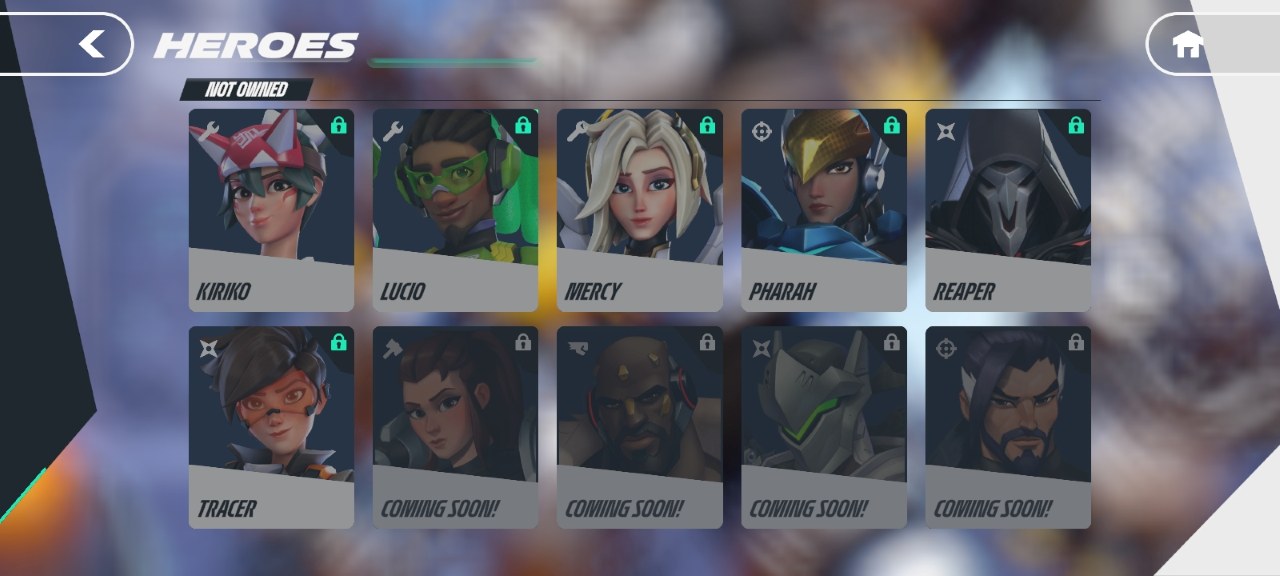Select the Reaper hero card

point(1007,210)
